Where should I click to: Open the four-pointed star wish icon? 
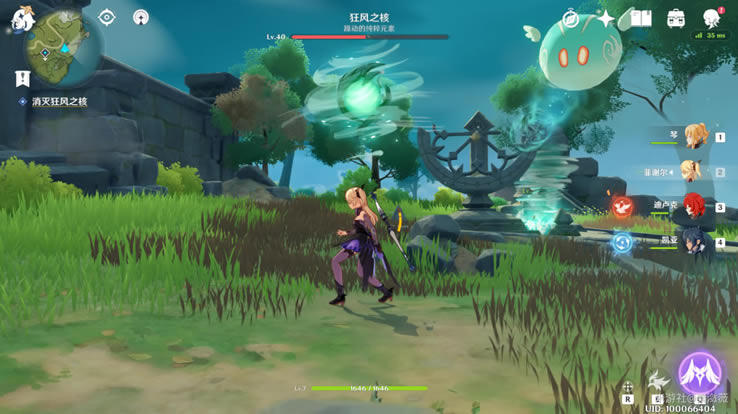(x=606, y=18)
